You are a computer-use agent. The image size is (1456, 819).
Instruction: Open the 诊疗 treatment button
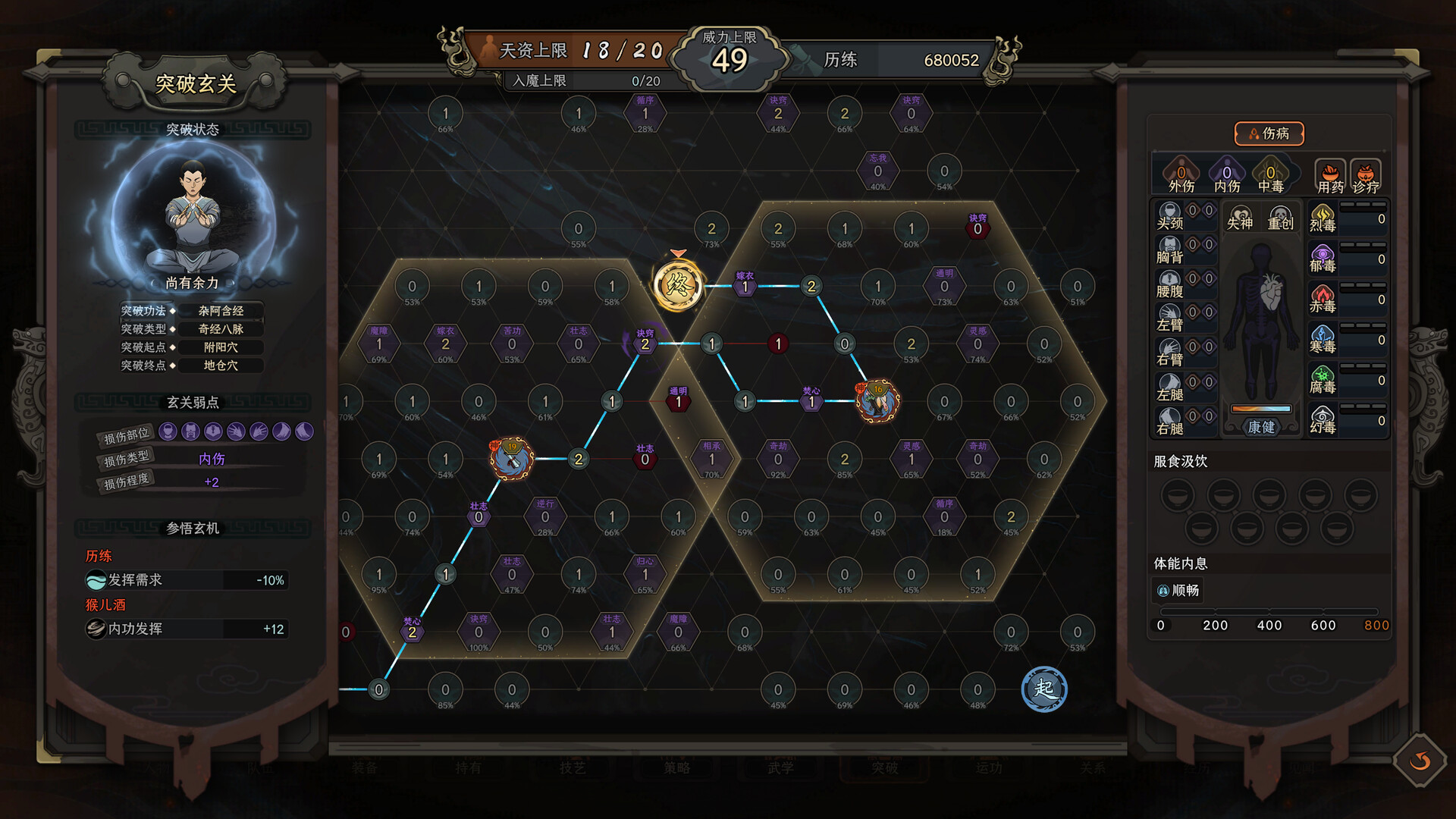click(x=1365, y=177)
